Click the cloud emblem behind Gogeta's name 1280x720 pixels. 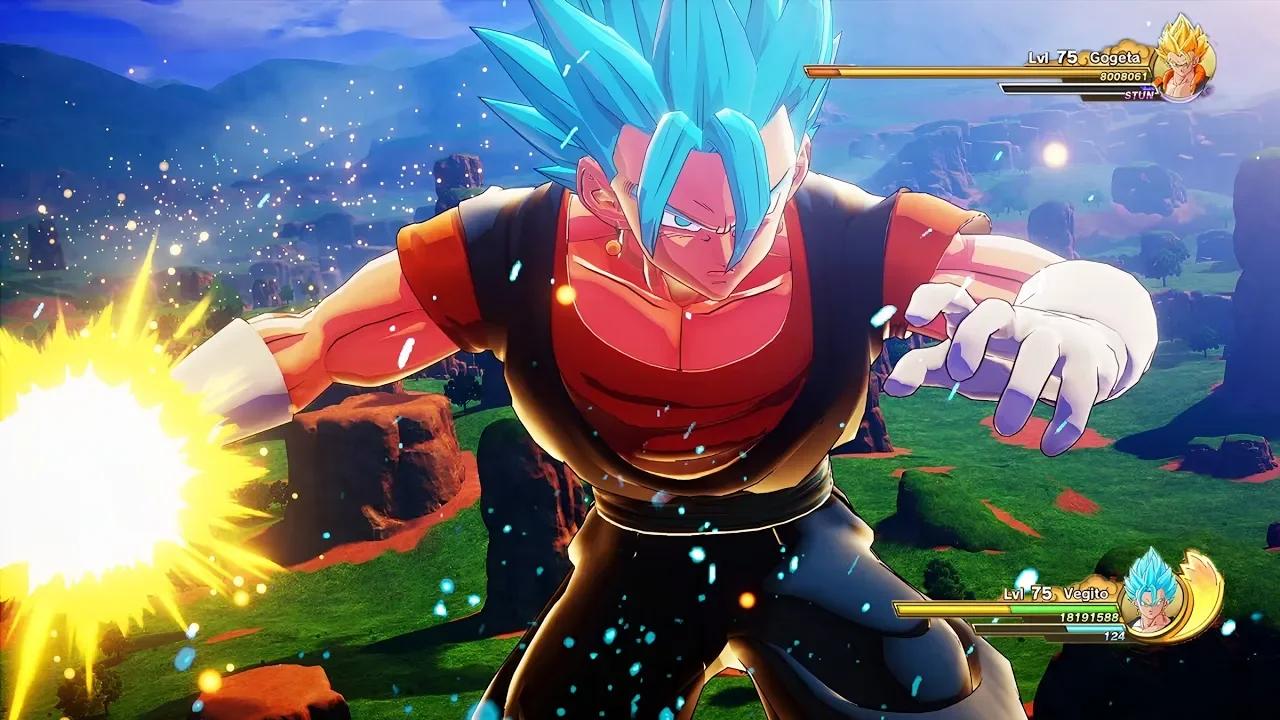click(x=1130, y=47)
